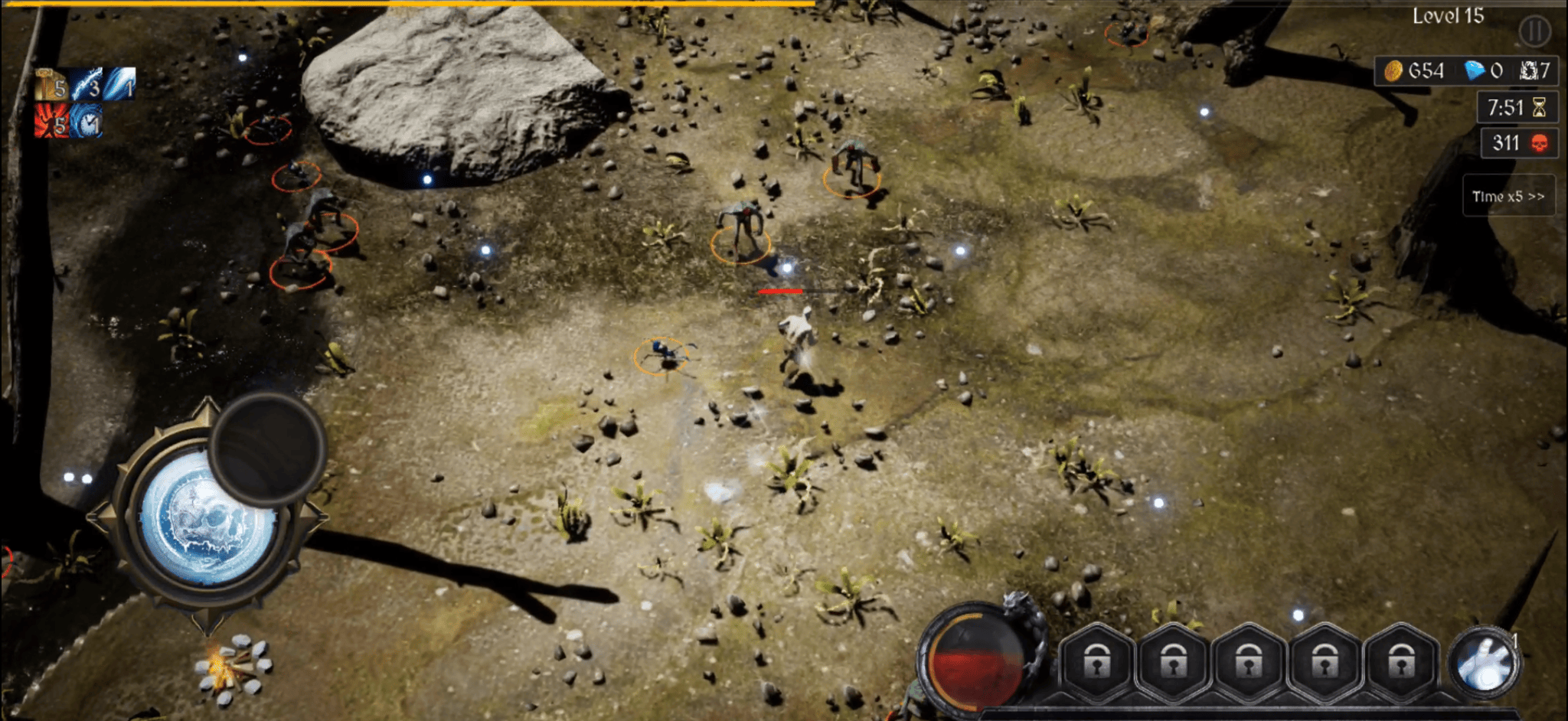Image resolution: width=1568 pixels, height=721 pixels.
Task: Select the blue lightning arc buff icon
Action: (87, 84)
